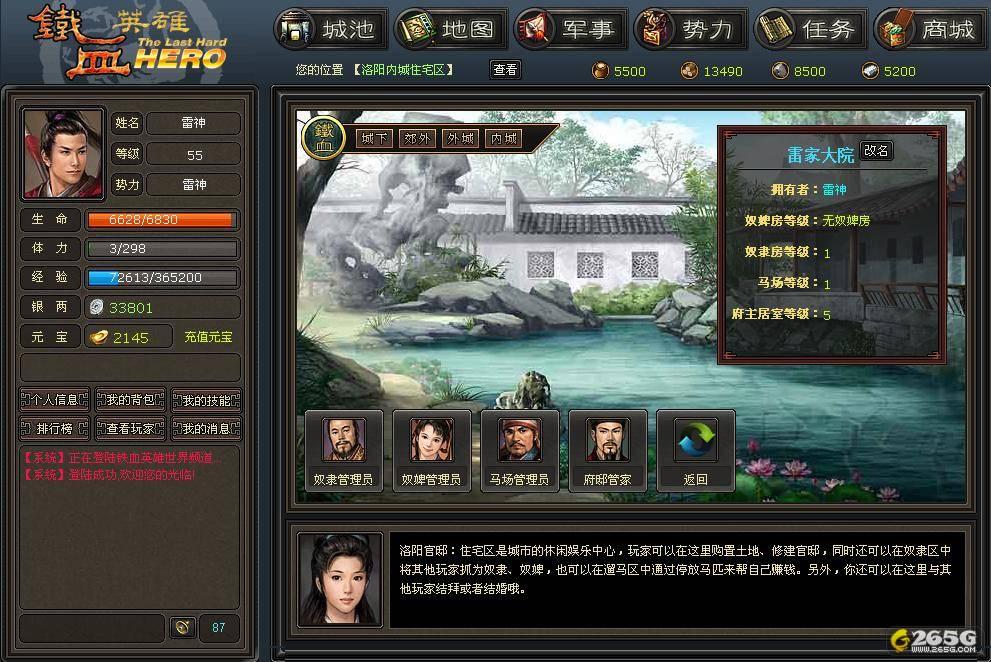
Task: Choose the 府邸管家 mansion steward
Action: pos(607,450)
